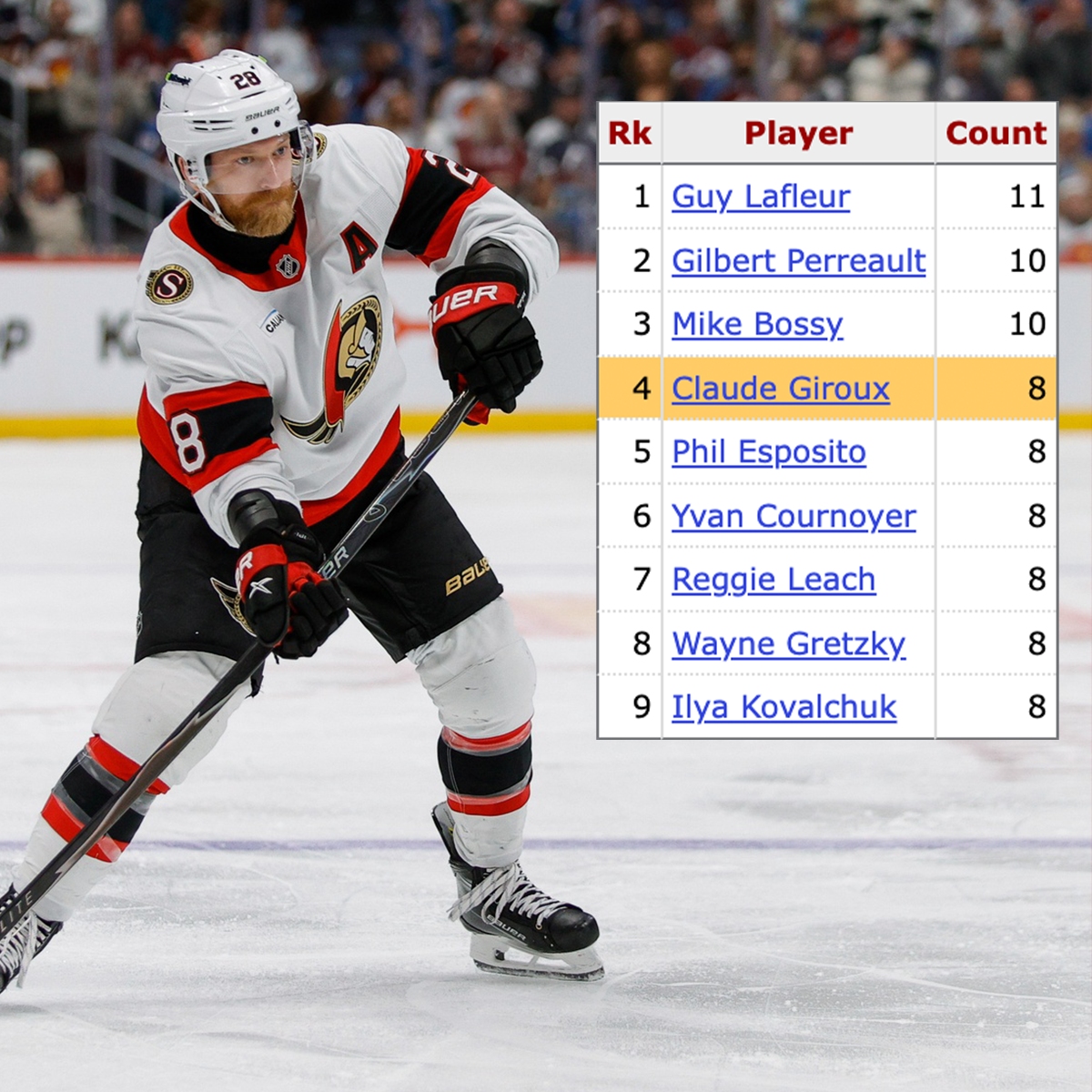Open Reggie Leach's player page link
Image resolution: width=1092 pixels, height=1092 pixels.
tap(773, 580)
